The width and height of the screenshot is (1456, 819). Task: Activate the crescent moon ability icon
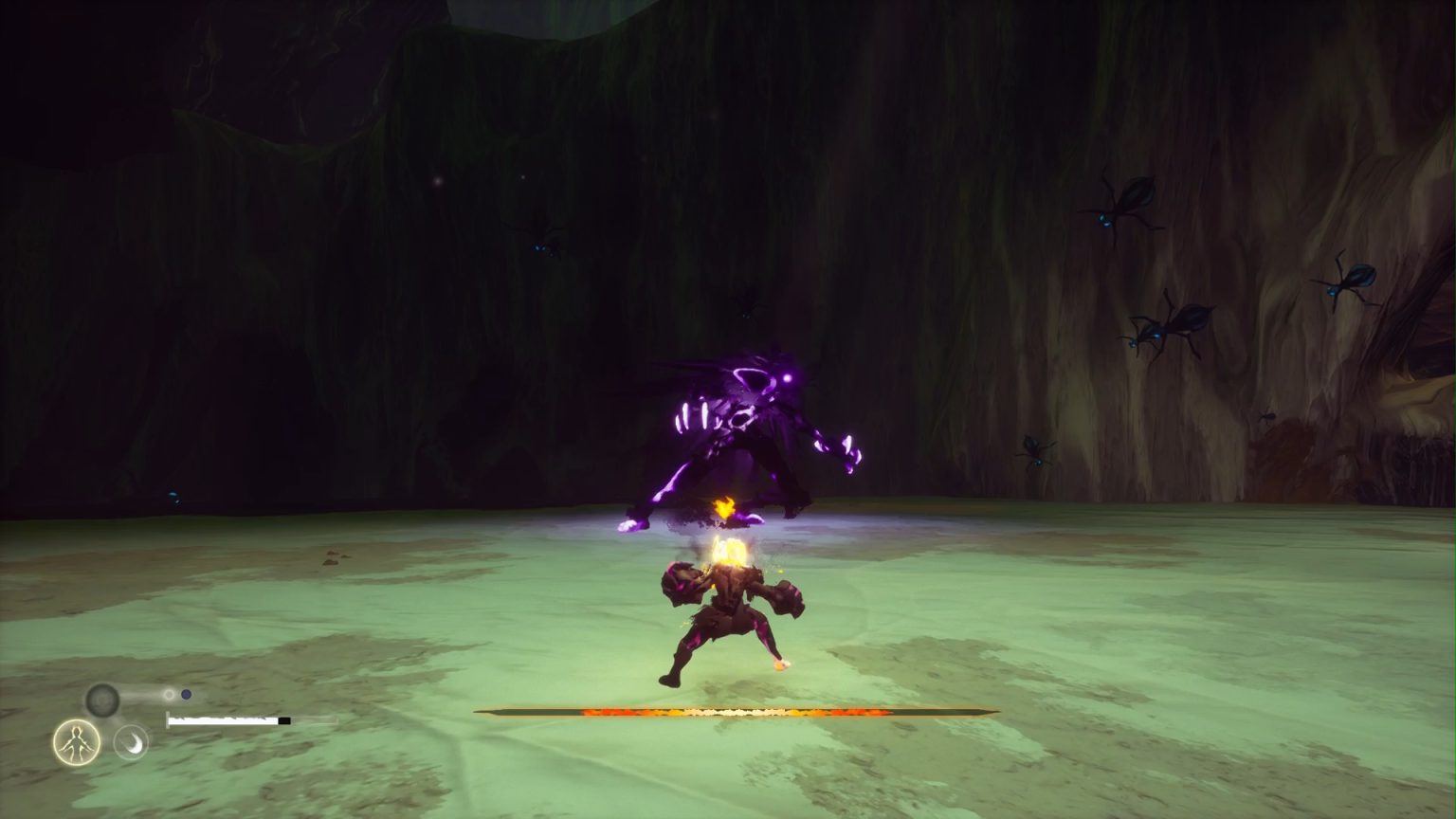pyautogui.click(x=132, y=743)
